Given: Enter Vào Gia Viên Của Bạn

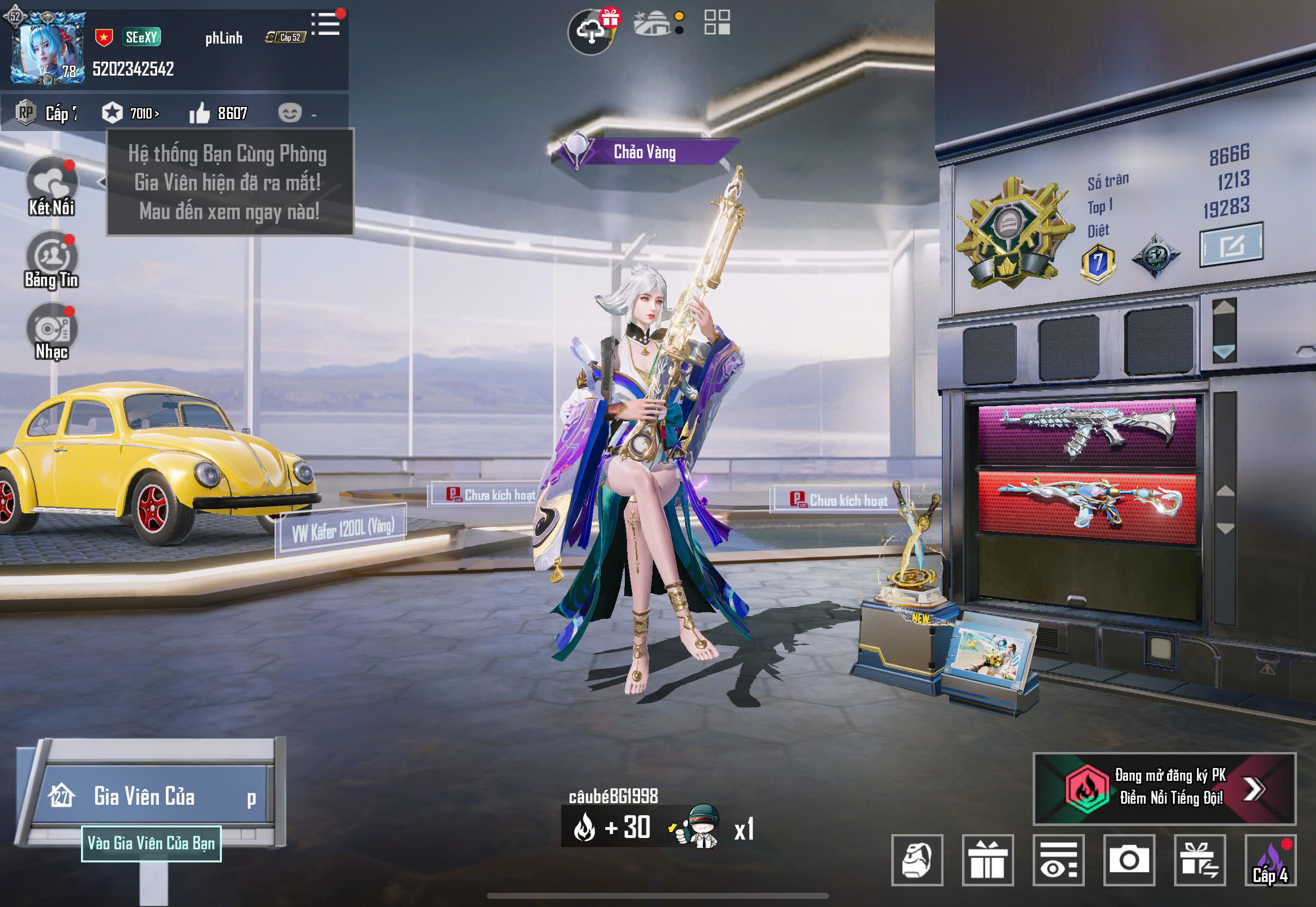Looking at the screenshot, I should [x=151, y=843].
